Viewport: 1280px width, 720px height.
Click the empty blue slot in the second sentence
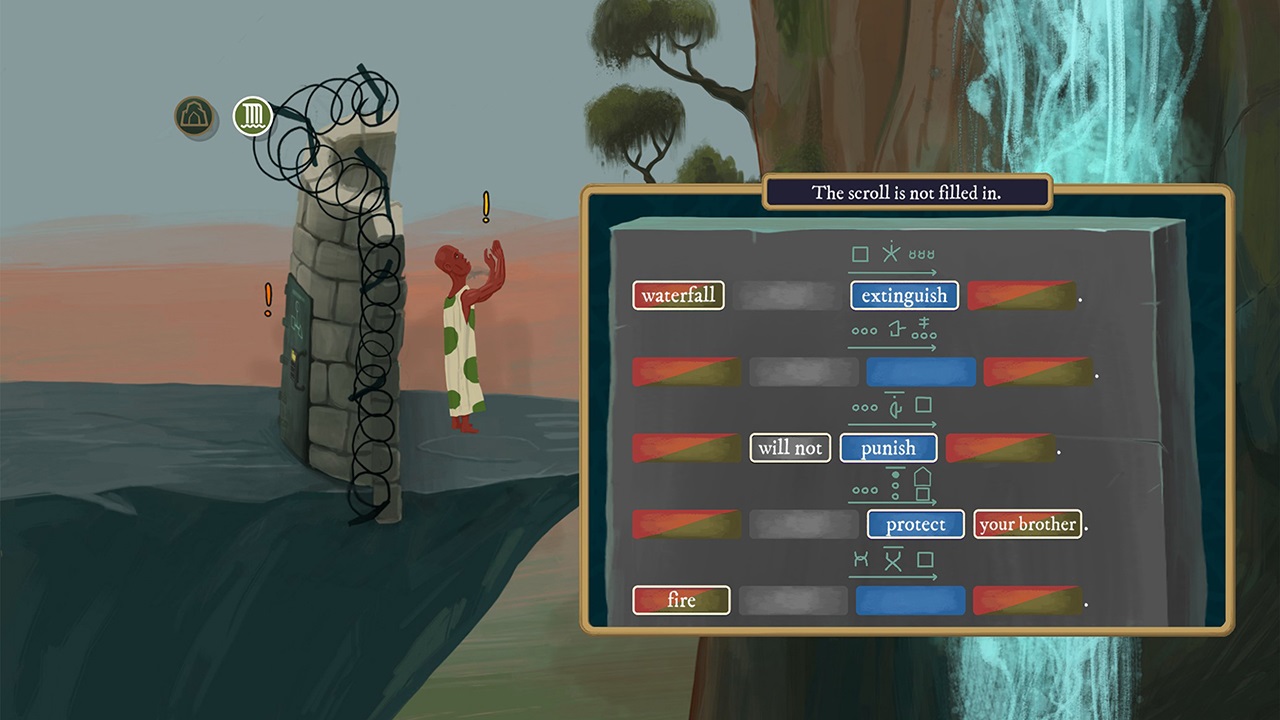(920, 371)
